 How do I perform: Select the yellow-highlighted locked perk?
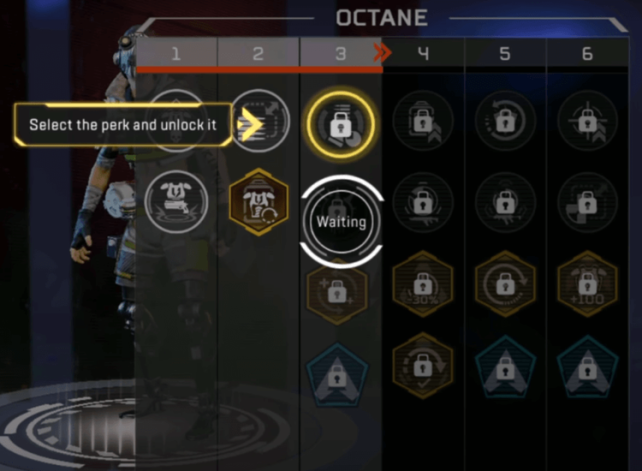[340, 124]
